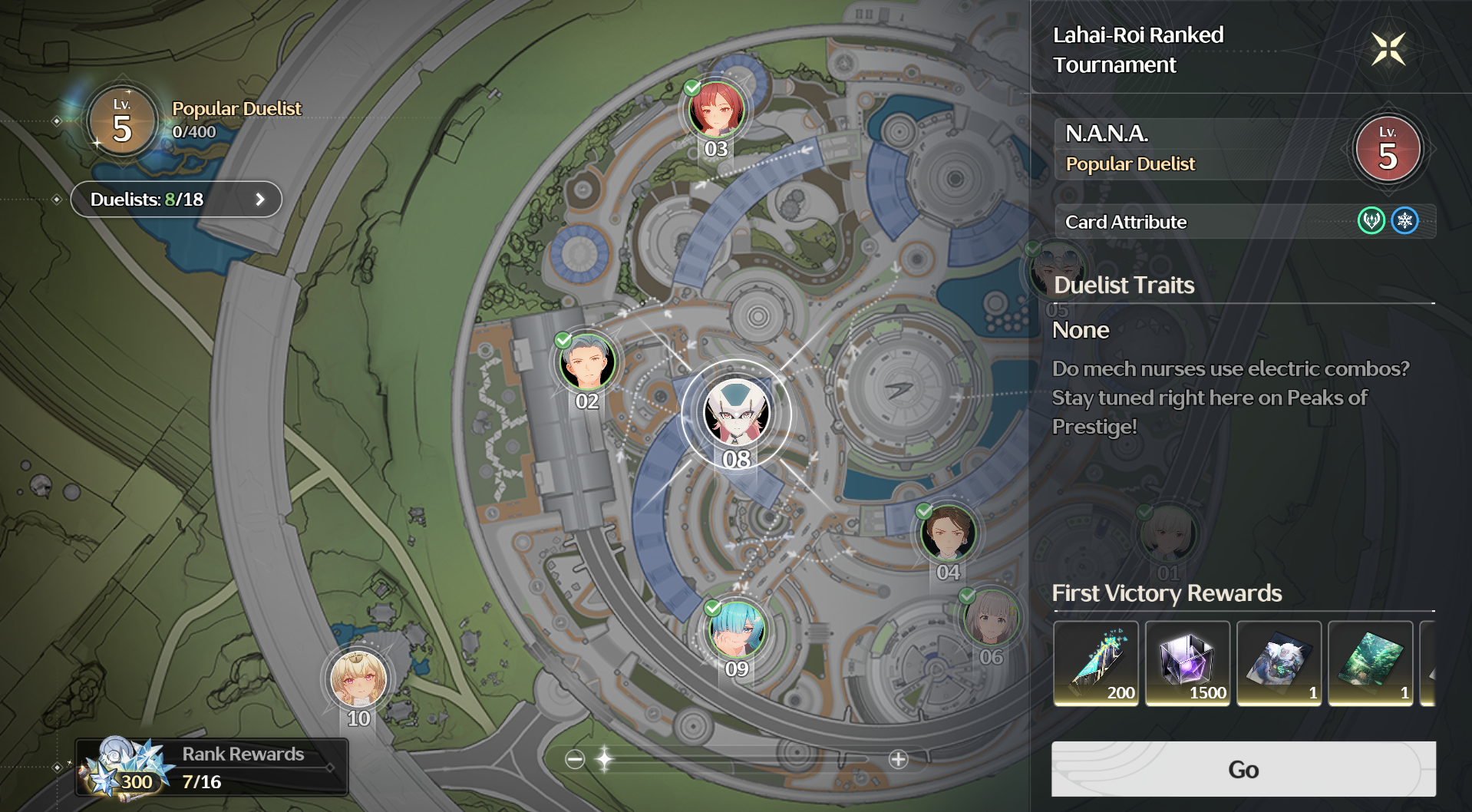Click the map zoom slider handle
The height and width of the screenshot is (812, 1472).
tap(605, 759)
